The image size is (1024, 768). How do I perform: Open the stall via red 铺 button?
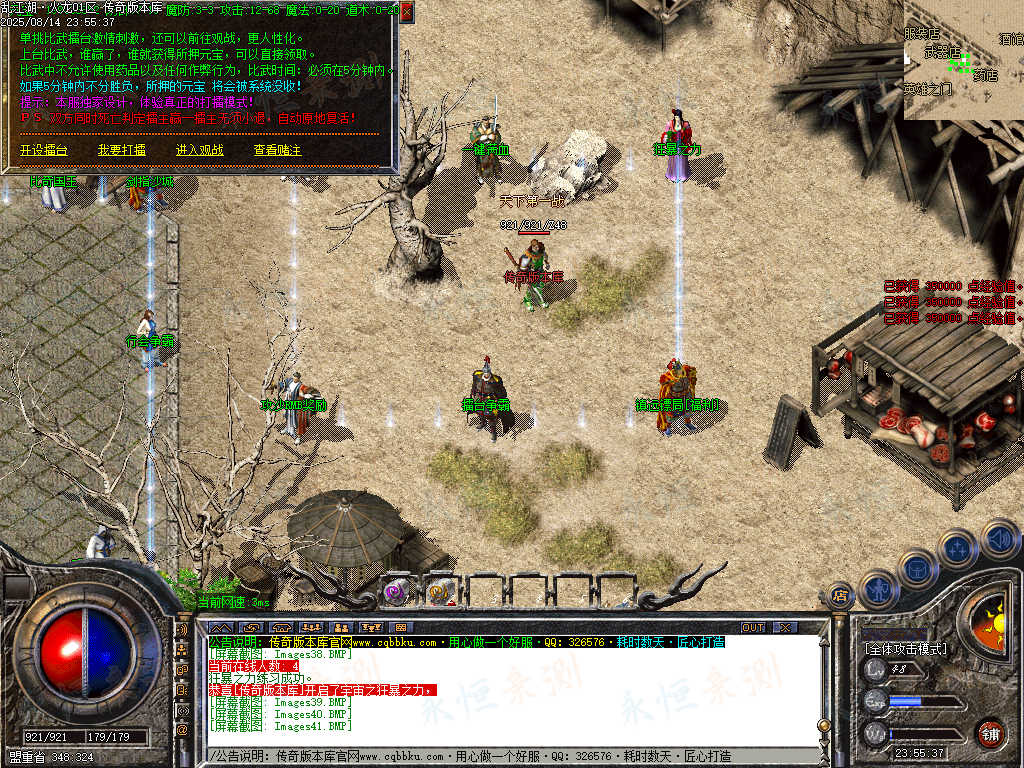point(990,732)
